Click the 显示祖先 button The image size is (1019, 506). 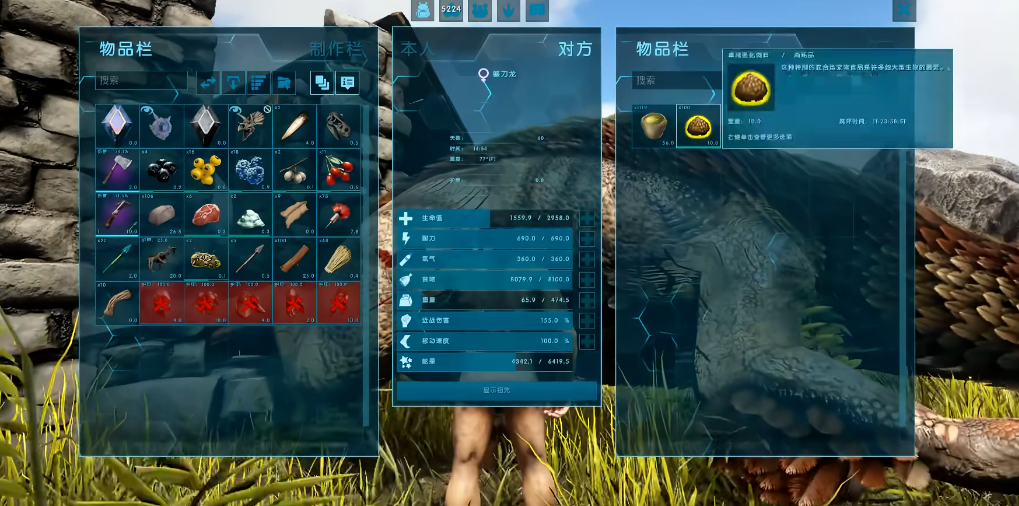pyautogui.click(x=497, y=389)
